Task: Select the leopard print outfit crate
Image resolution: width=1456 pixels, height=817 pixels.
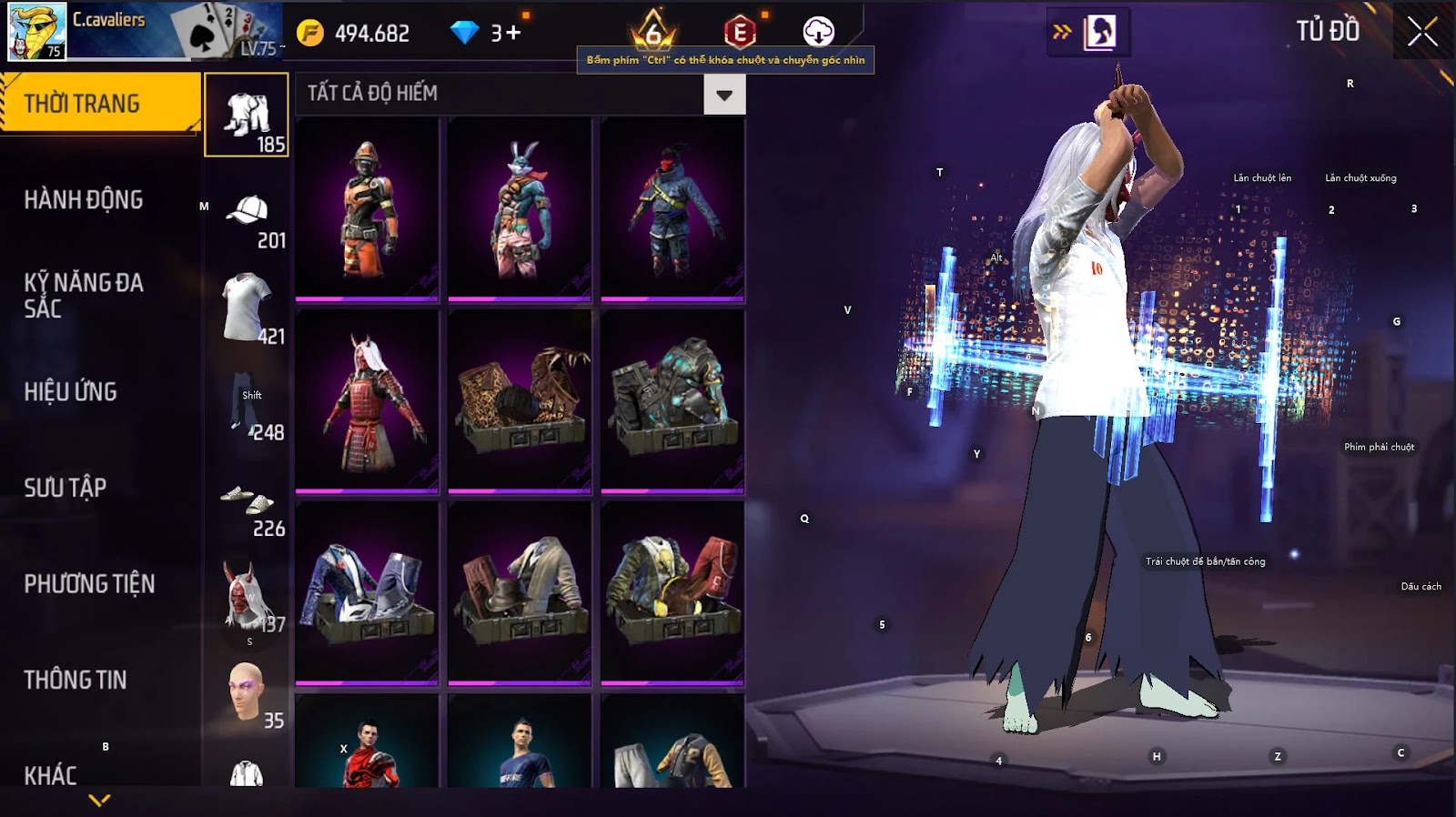Action: coord(520,401)
